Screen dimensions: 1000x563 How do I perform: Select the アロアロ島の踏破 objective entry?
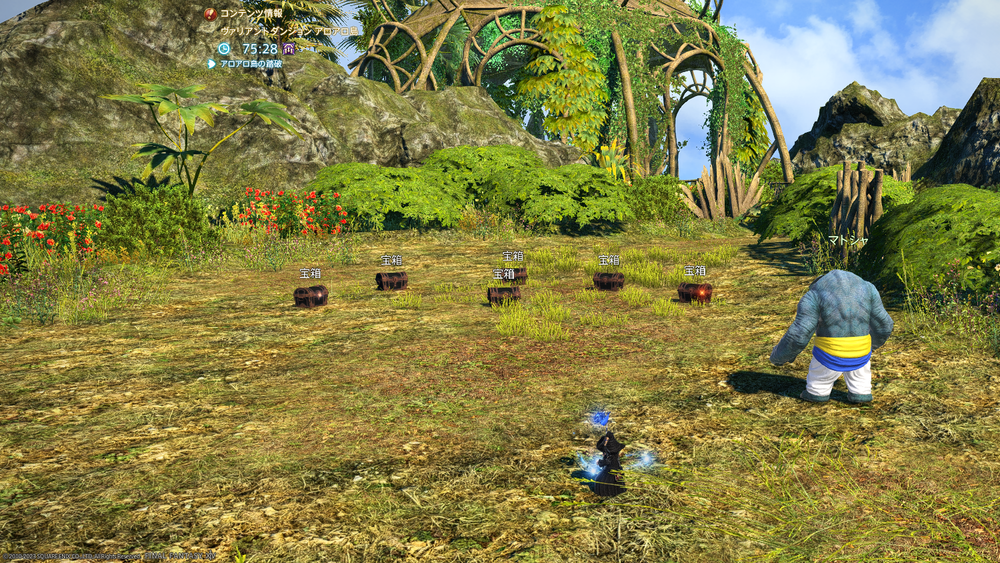(251, 63)
